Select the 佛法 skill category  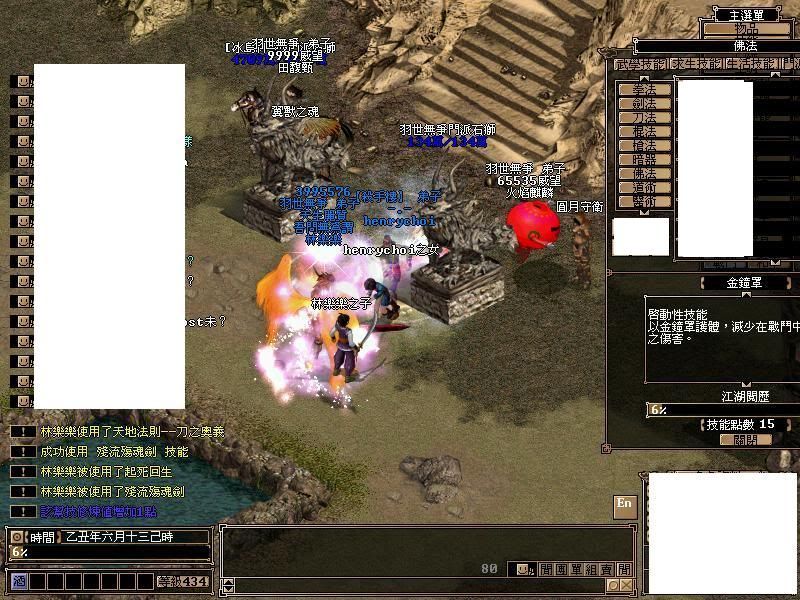(x=645, y=173)
